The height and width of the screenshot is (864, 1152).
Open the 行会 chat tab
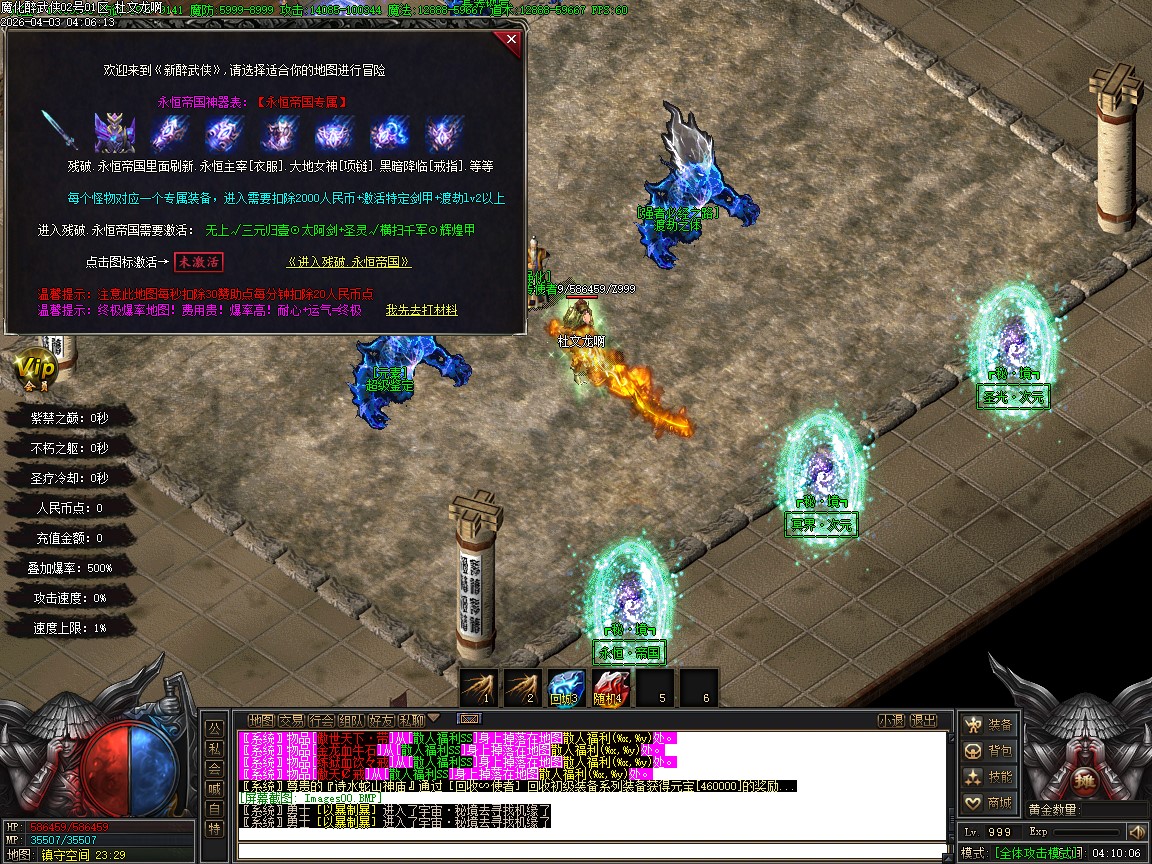(x=322, y=720)
